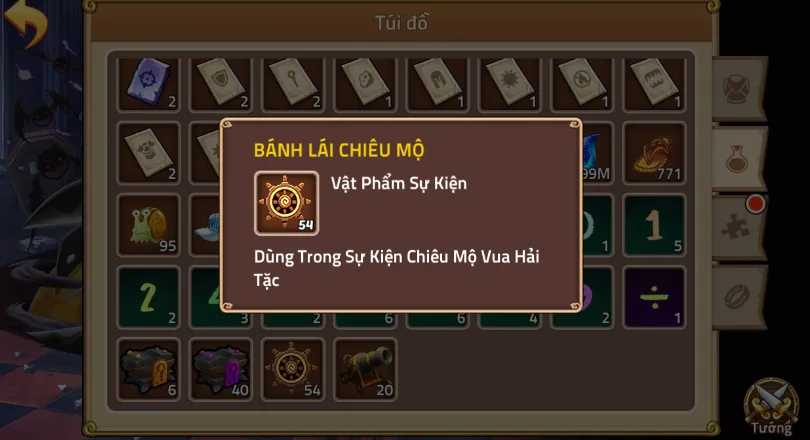Select the fanged jaw scroll item
The width and height of the screenshot is (810, 440).
coord(655,83)
